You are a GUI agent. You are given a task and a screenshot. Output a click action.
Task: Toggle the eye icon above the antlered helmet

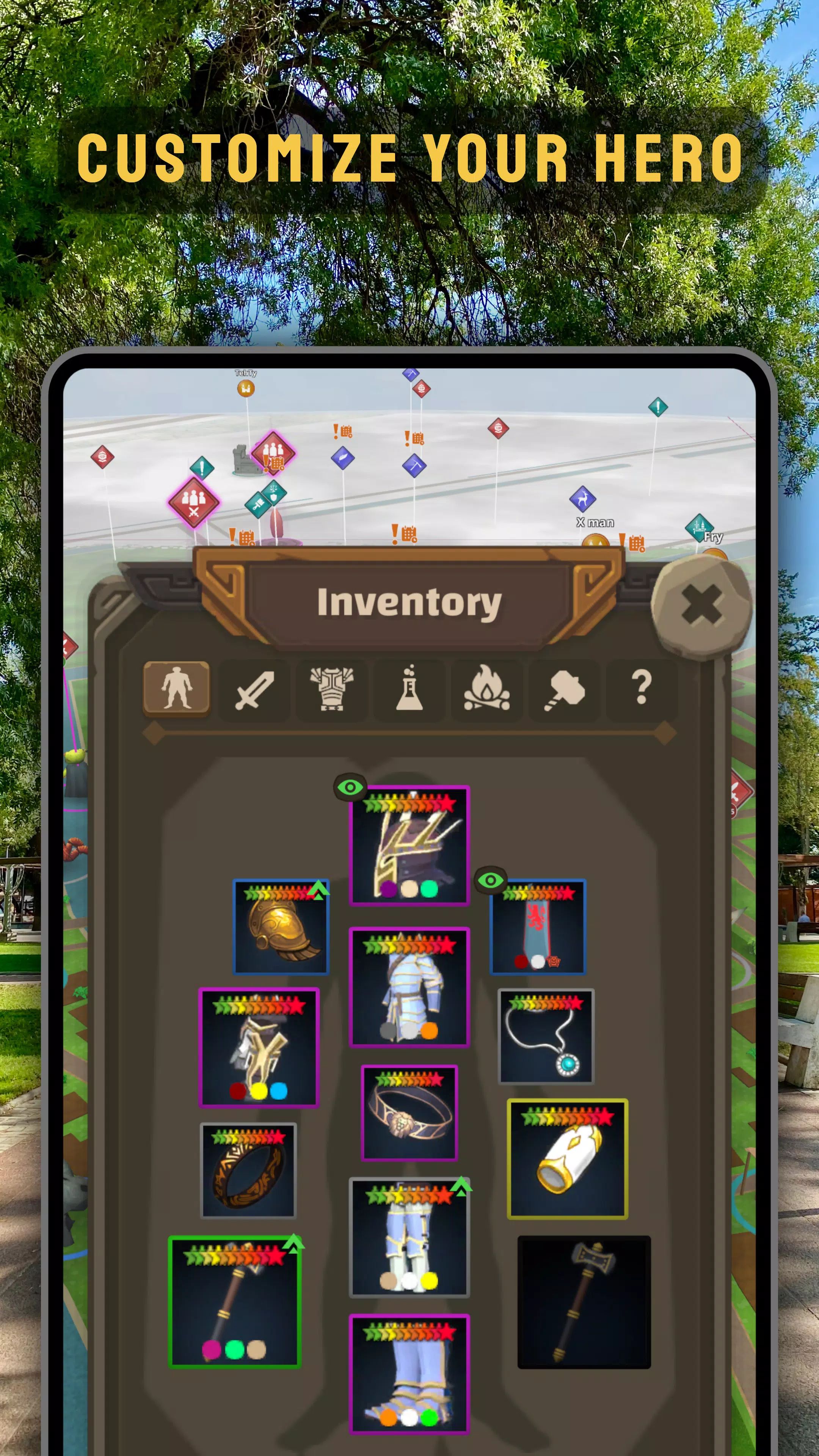[x=350, y=787]
